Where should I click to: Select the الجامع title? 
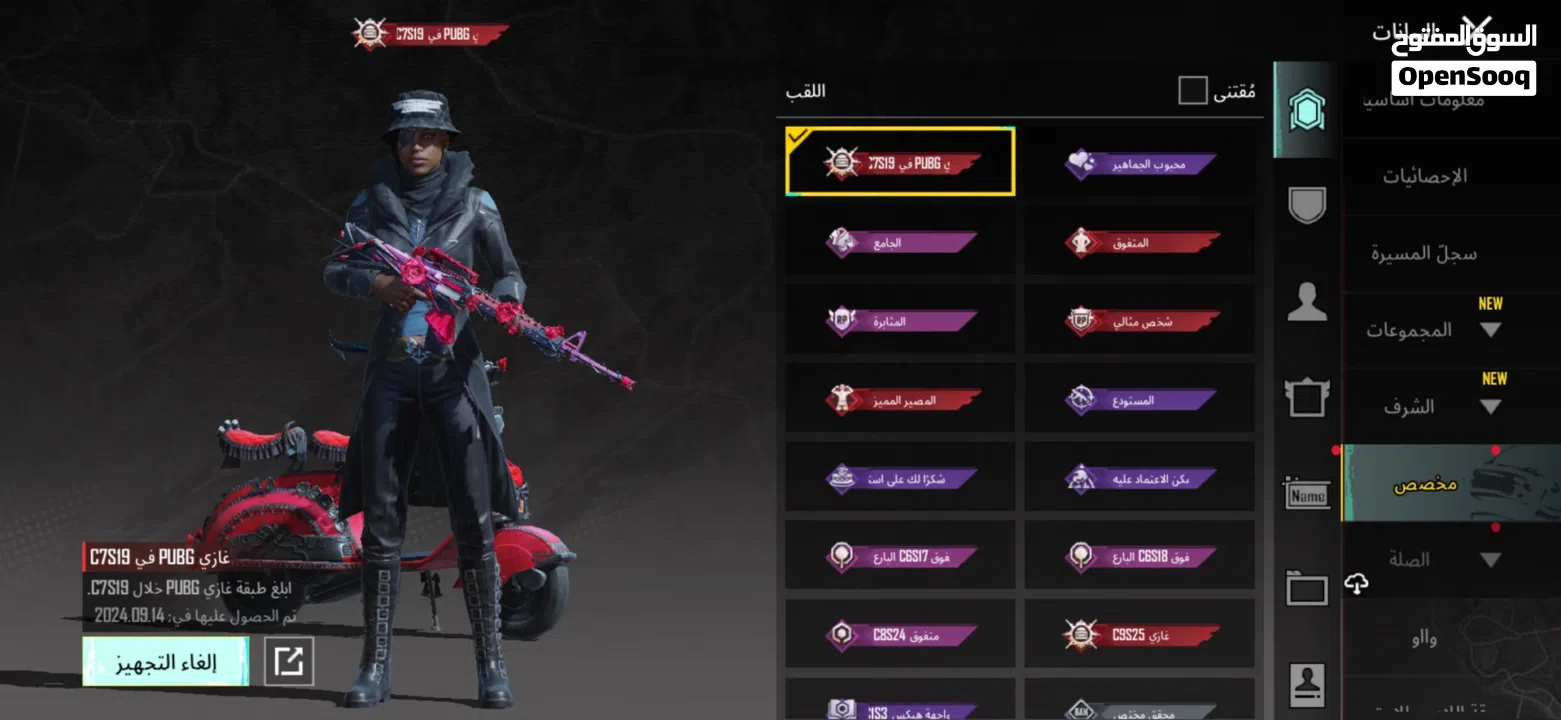[900, 241]
